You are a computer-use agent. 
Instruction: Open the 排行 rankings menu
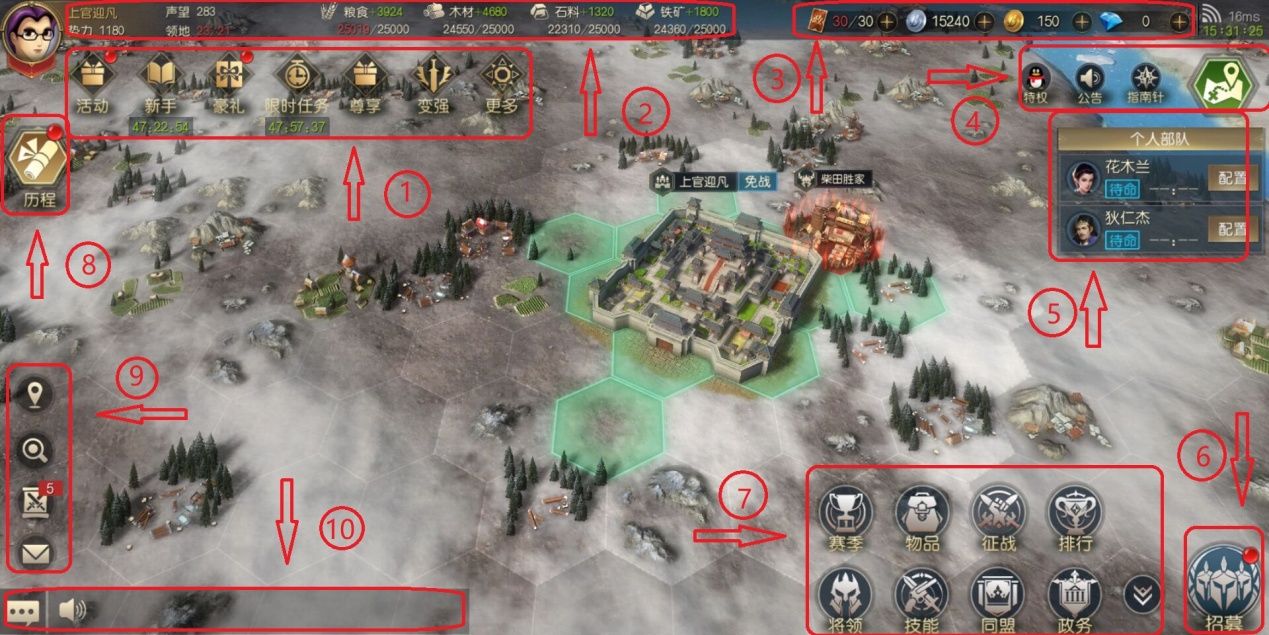(x=1073, y=516)
